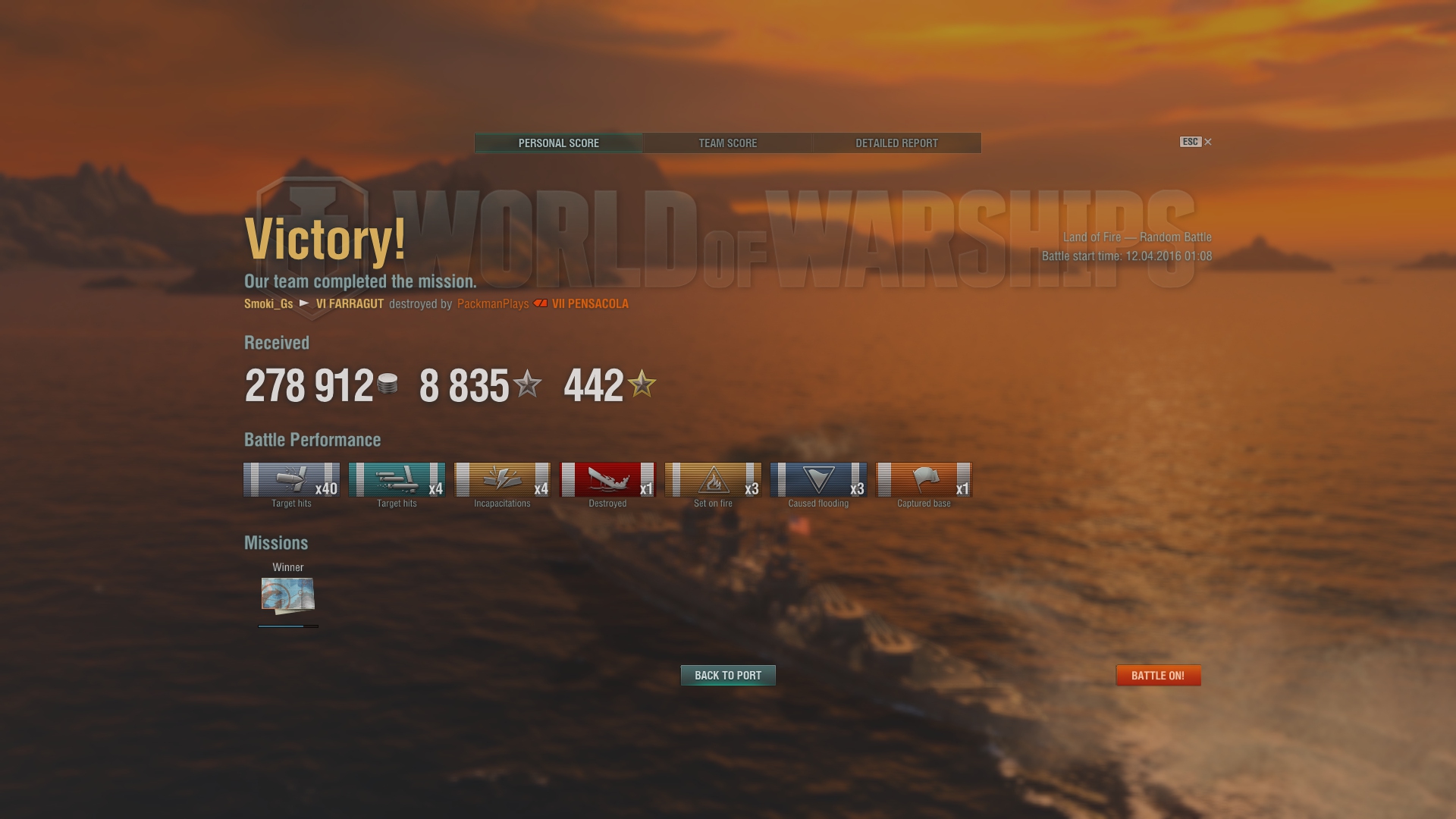Click Back to Port button
Viewport: 1456px width, 819px height.
point(728,675)
